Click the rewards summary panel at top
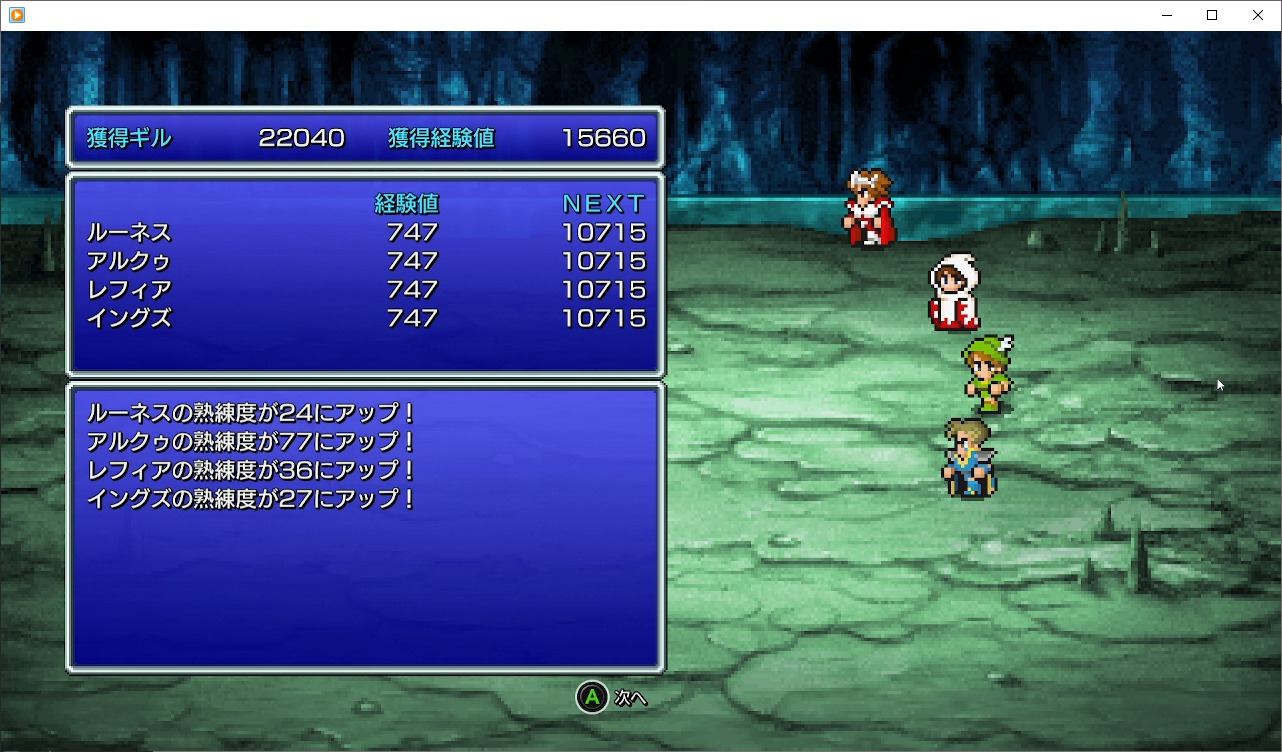 click(x=364, y=139)
